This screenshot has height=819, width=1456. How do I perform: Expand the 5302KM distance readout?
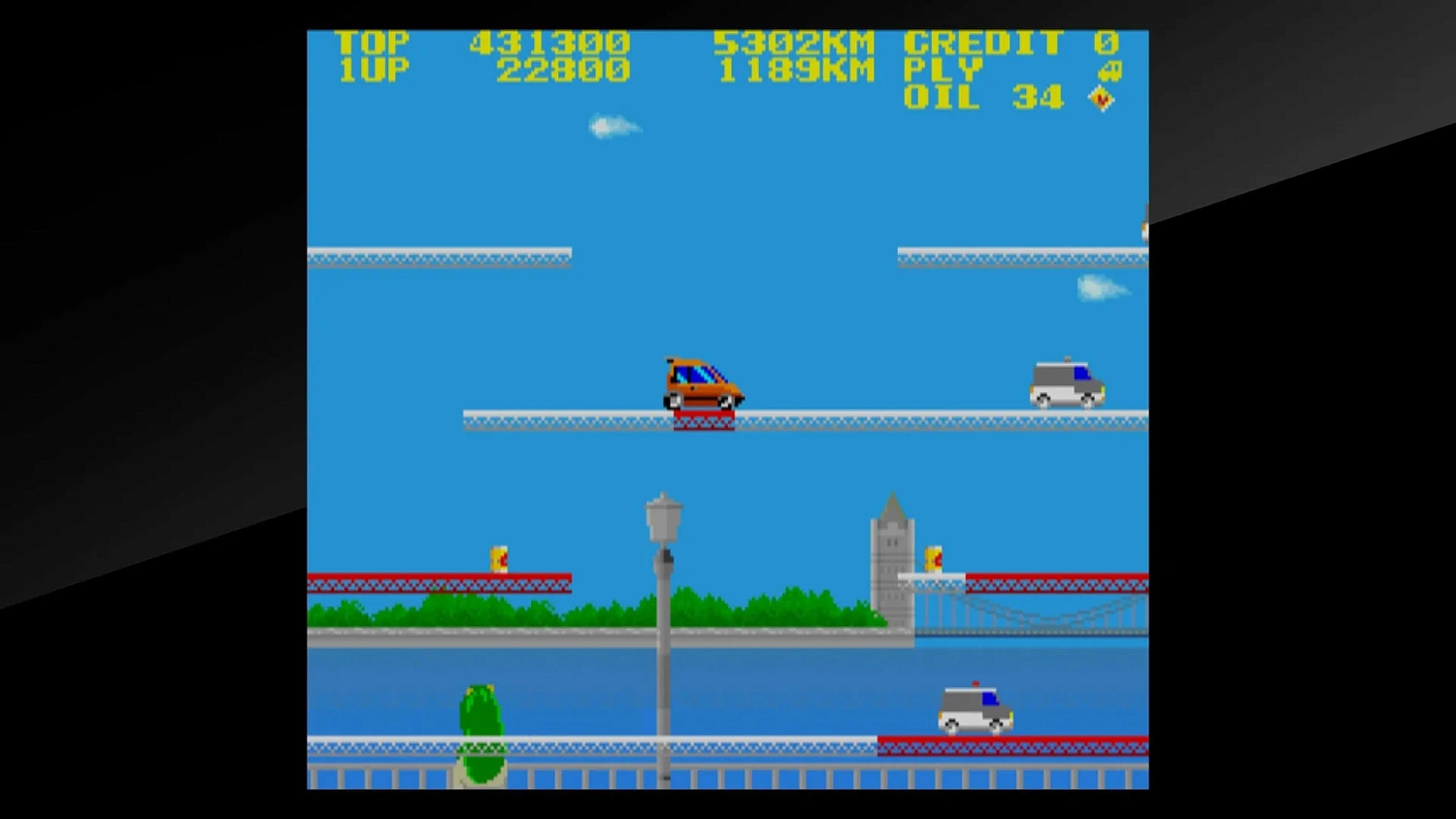796,42
